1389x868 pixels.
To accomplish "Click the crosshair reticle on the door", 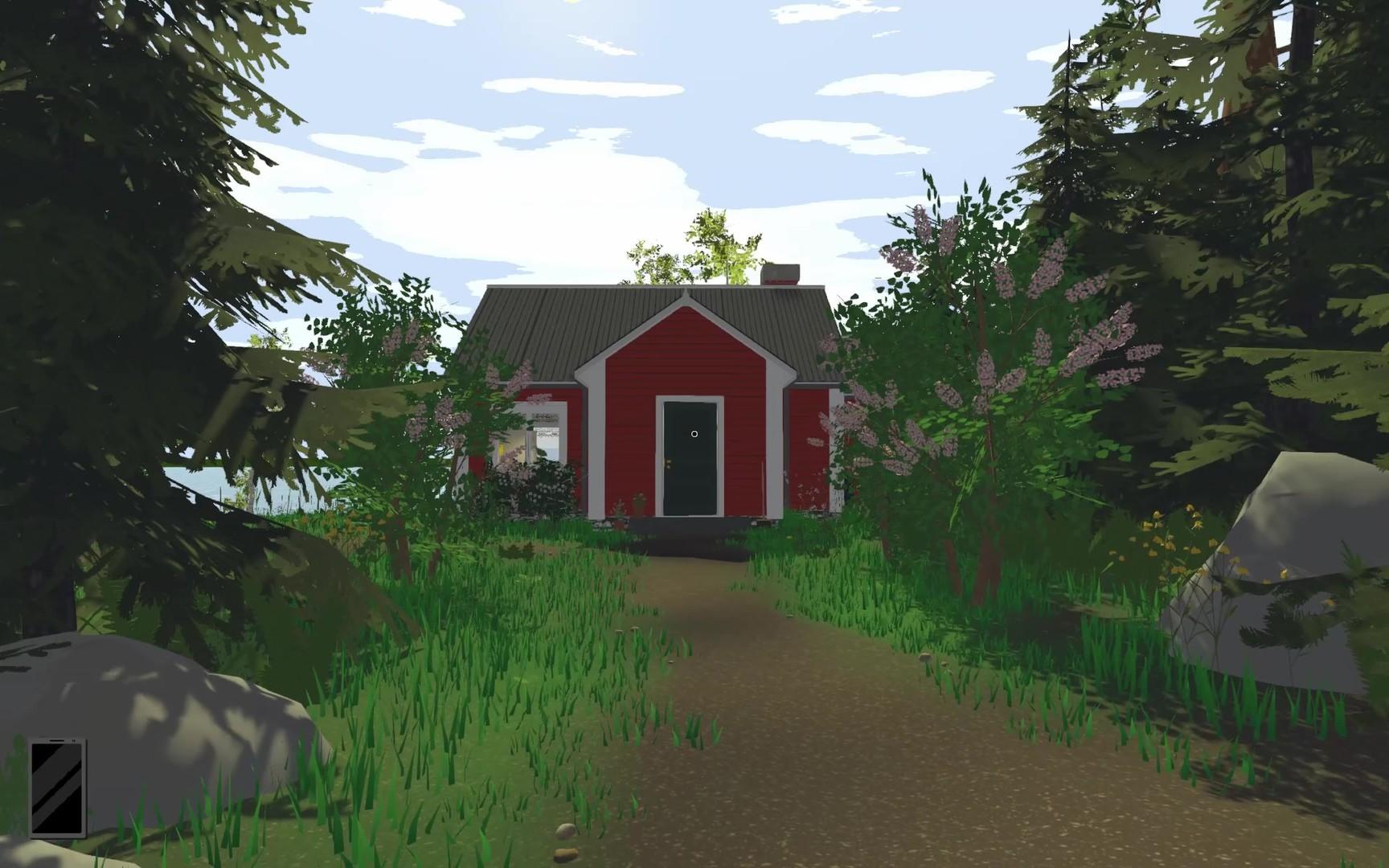I will pyautogui.click(x=694, y=433).
